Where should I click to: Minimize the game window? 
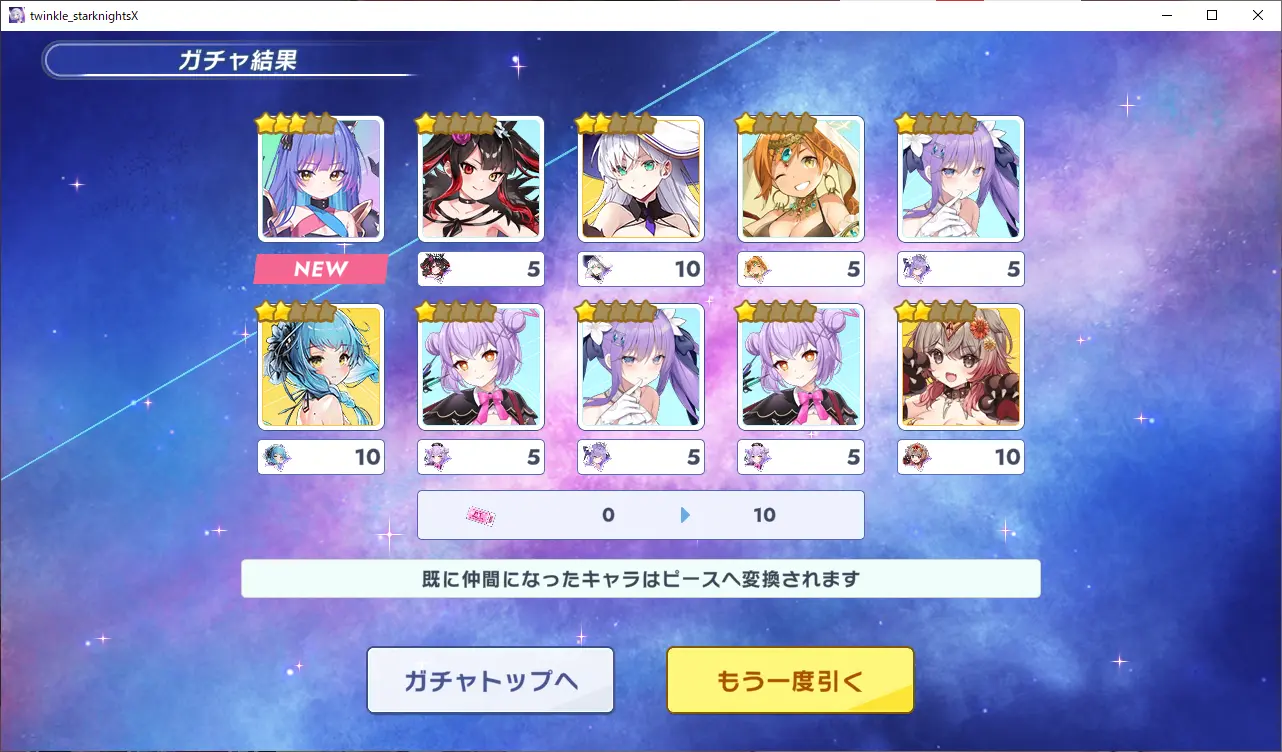pyautogui.click(x=1166, y=15)
